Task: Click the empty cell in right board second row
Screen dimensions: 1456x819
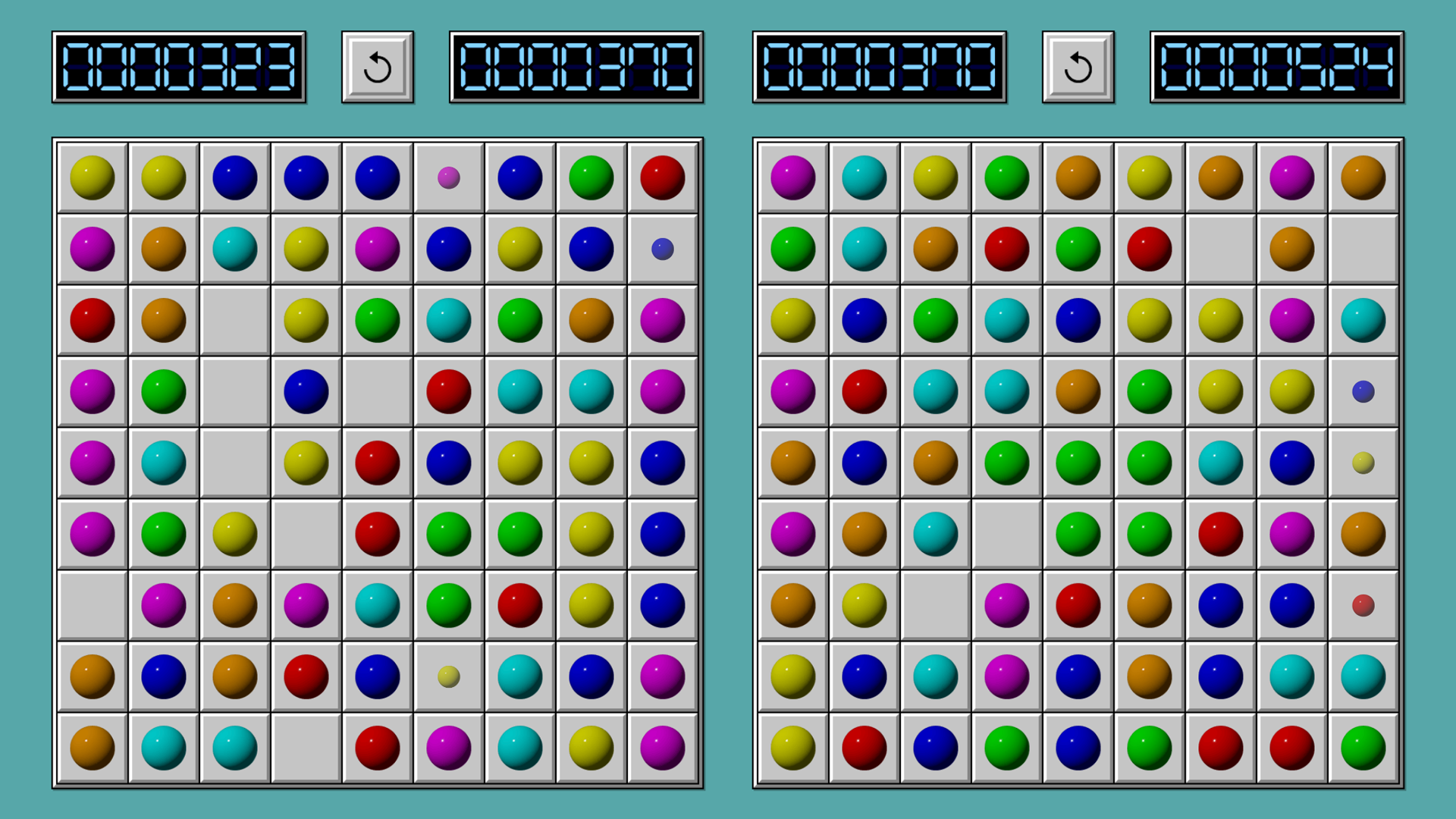Action: click(1221, 248)
